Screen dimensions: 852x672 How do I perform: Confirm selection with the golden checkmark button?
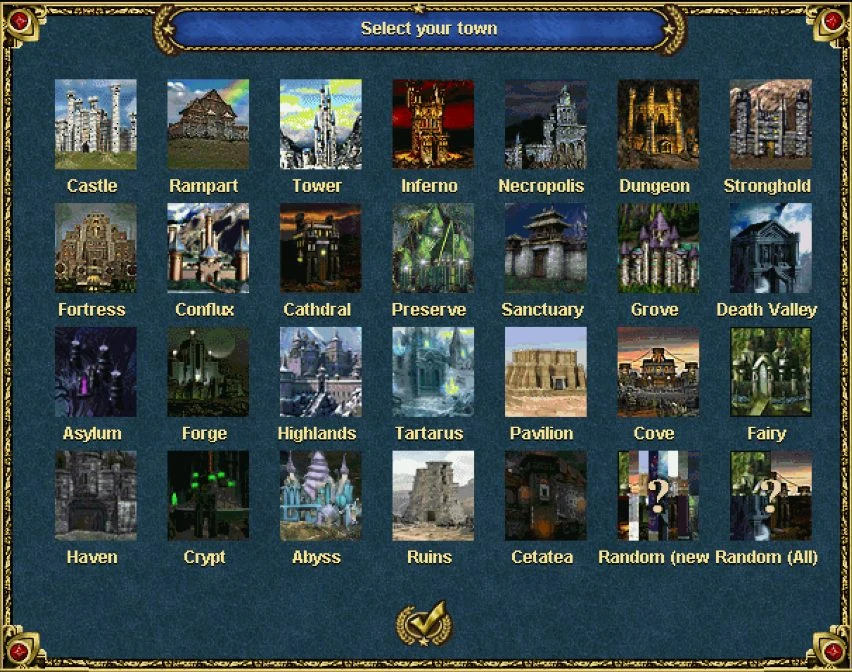coord(424,623)
